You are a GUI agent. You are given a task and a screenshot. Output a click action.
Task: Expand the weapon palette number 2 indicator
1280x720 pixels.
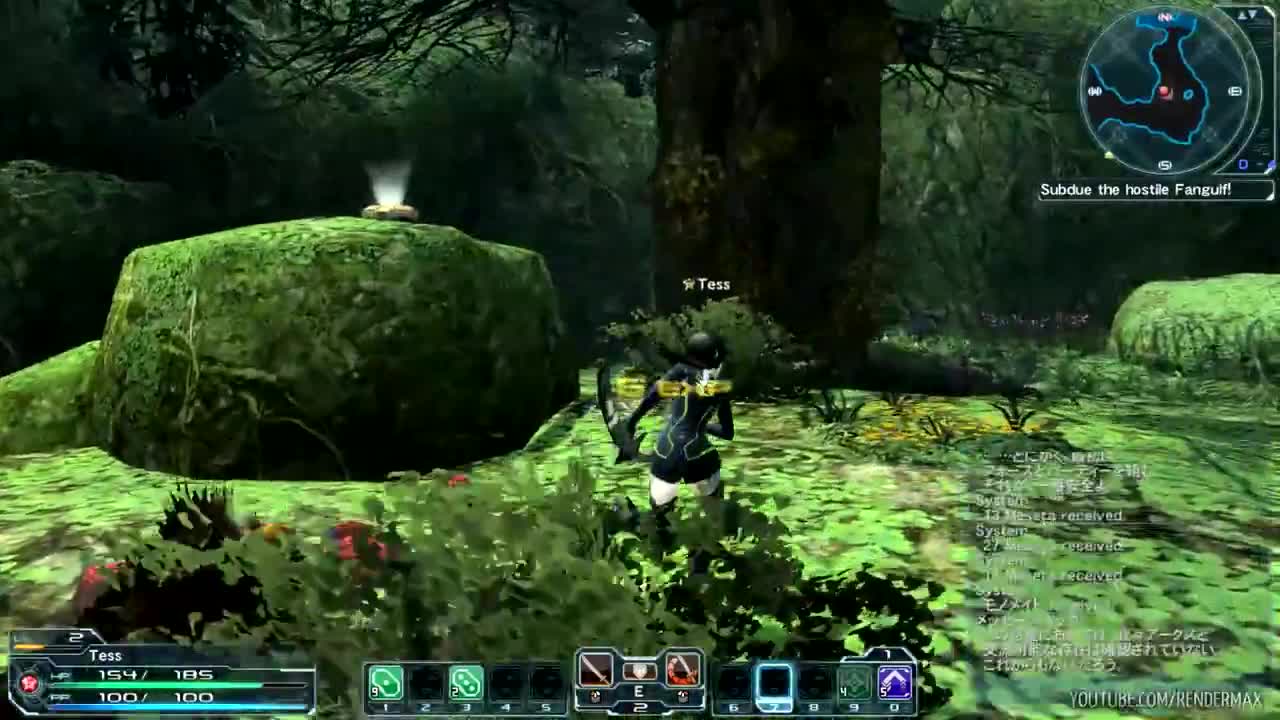pos(638,707)
